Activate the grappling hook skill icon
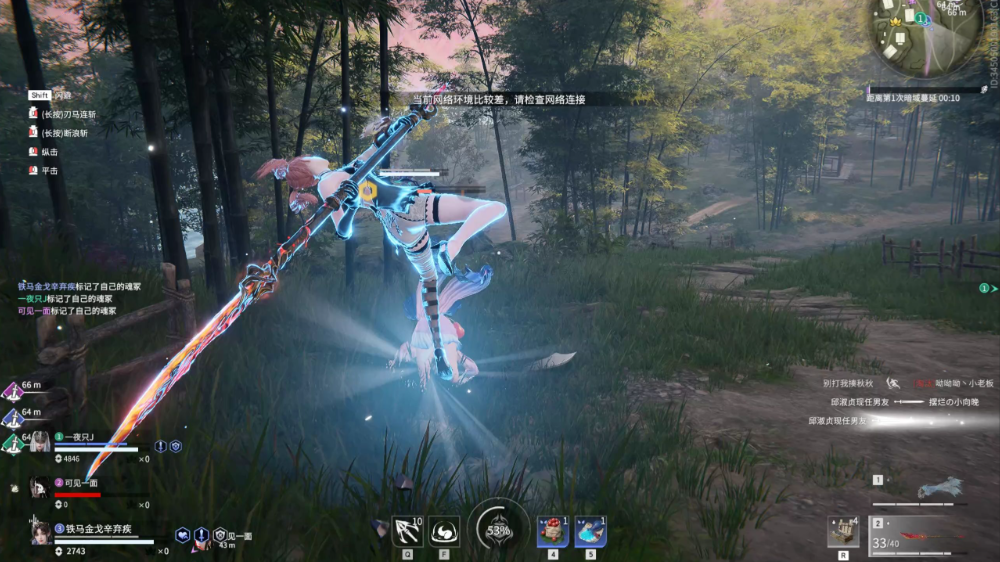This screenshot has height=562, width=1000. click(x=408, y=530)
